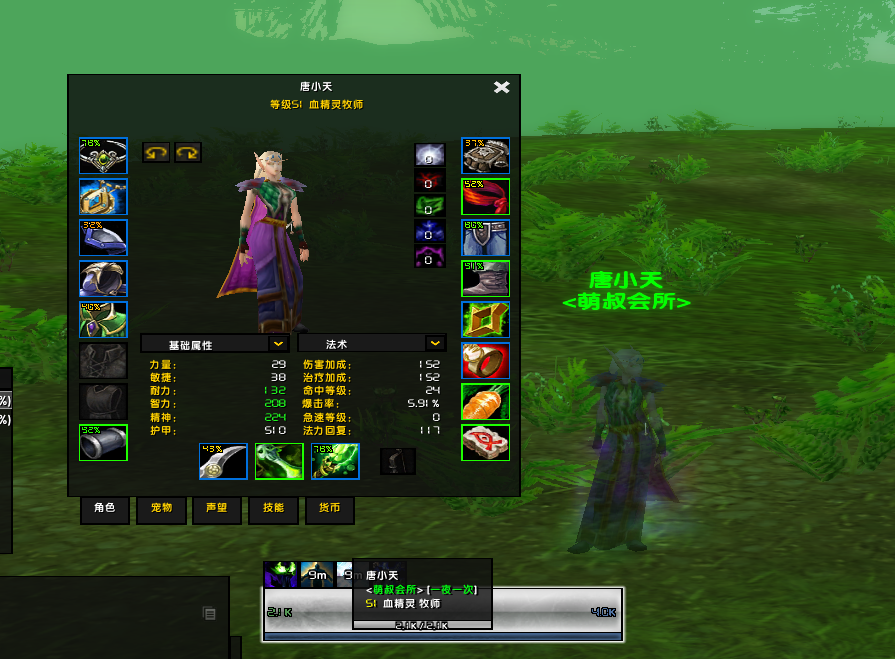Select the blue shoulder armor slot
The image size is (895, 659).
tap(104, 238)
